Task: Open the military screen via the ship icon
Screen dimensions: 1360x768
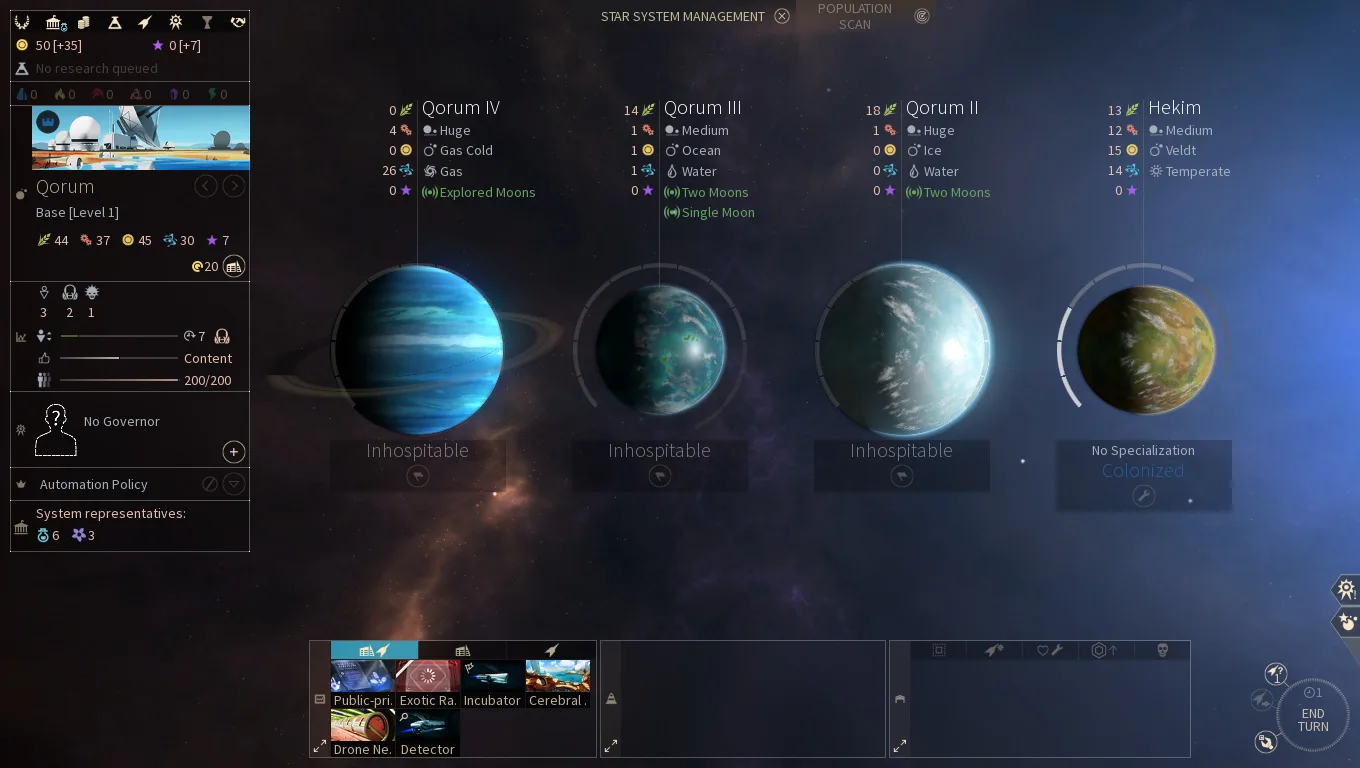Action: [146, 21]
